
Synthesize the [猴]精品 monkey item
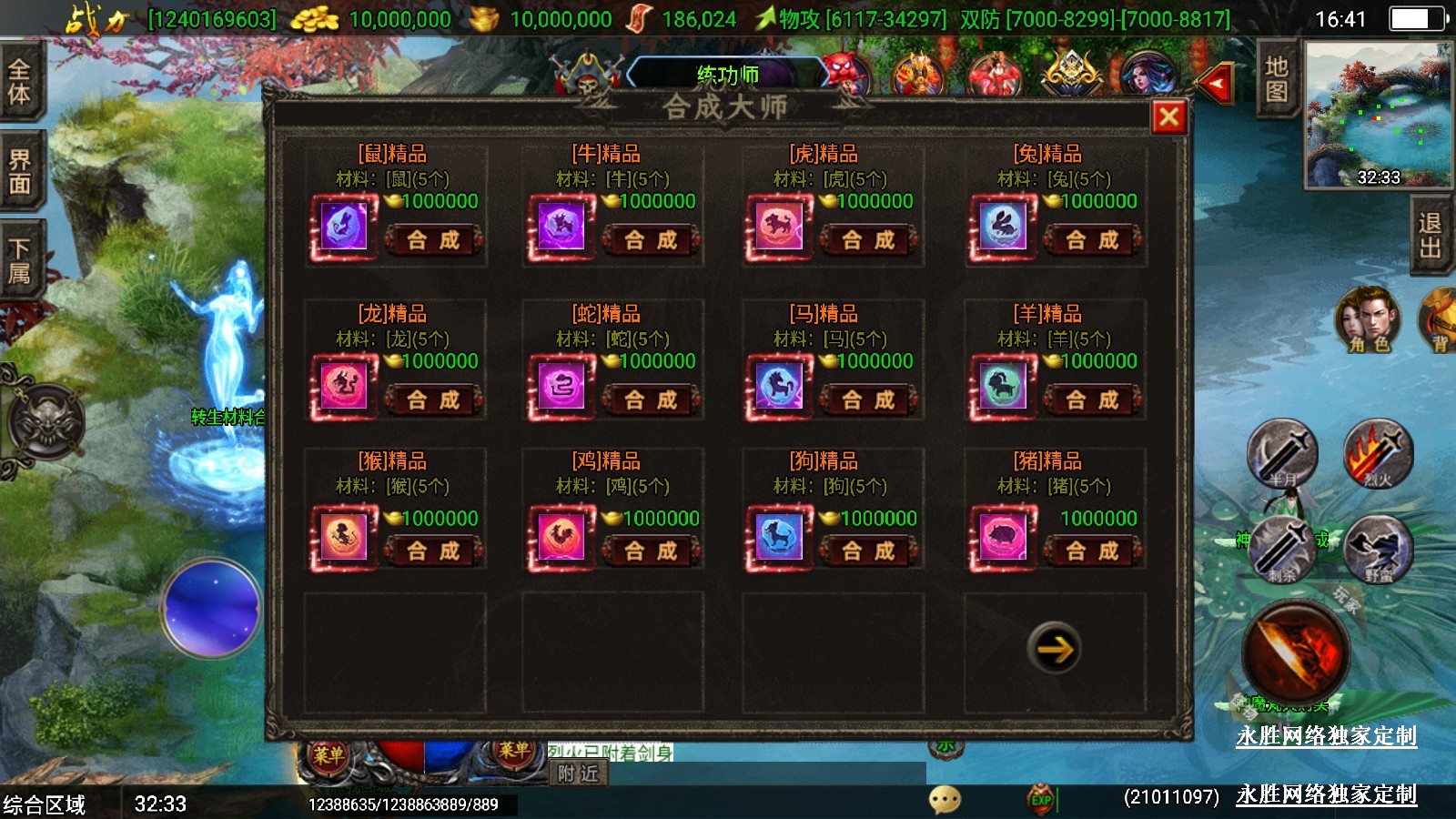coord(433,551)
